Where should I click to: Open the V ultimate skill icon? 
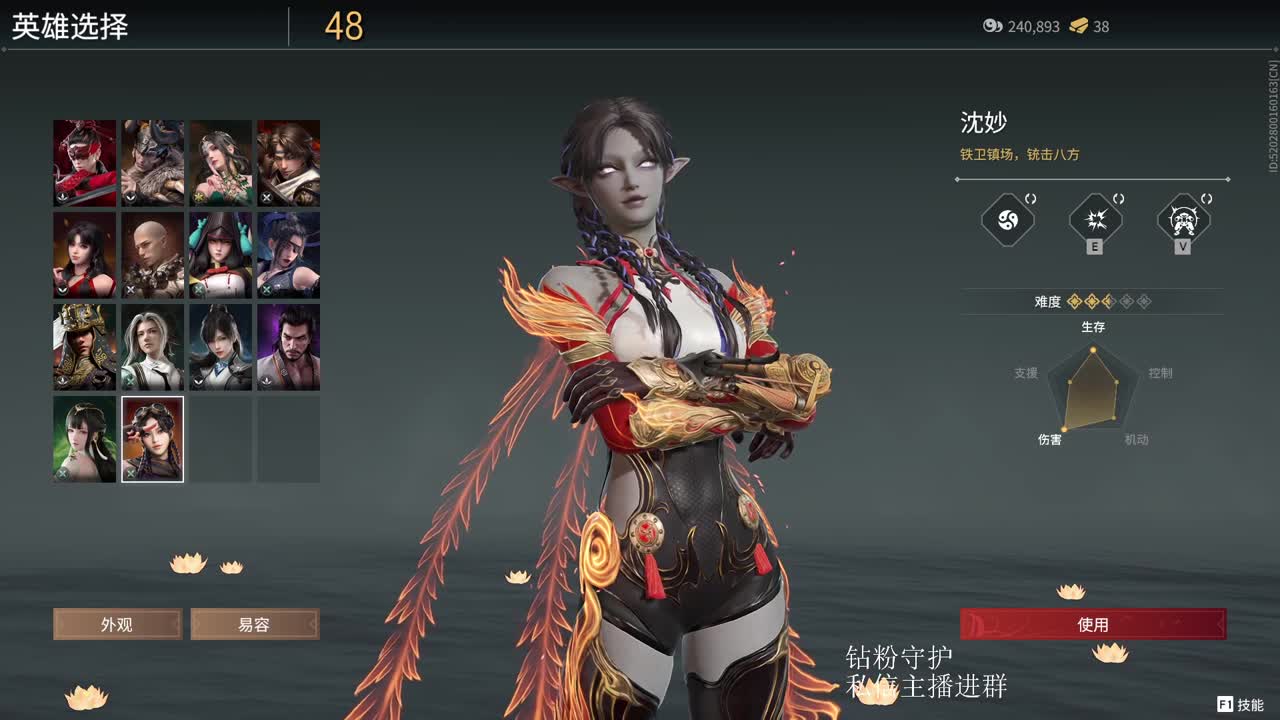[x=1184, y=218]
